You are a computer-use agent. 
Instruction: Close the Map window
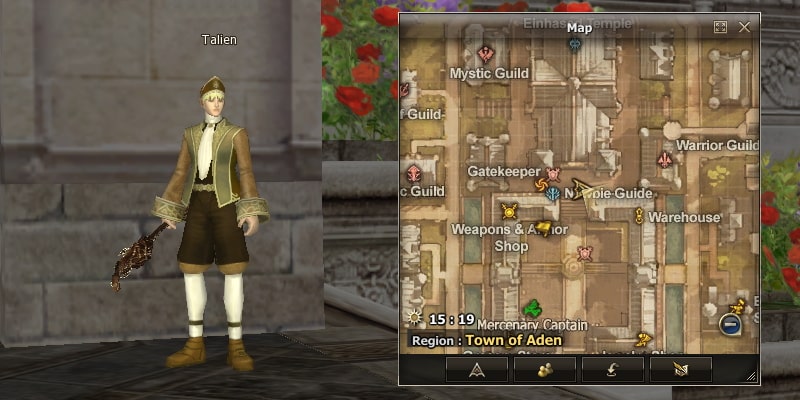(x=744, y=28)
